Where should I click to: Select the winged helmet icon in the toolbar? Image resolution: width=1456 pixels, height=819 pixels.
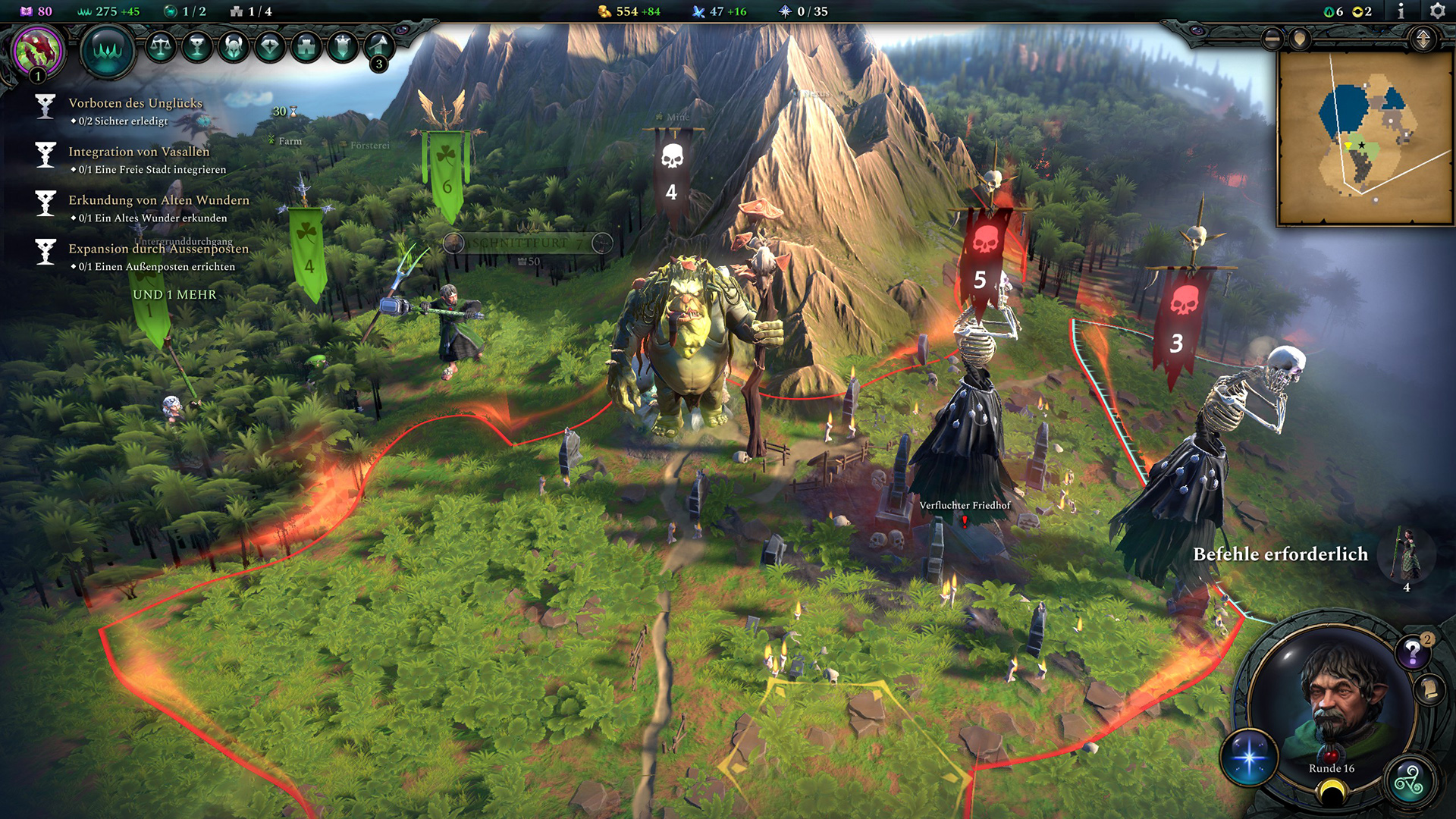[x=234, y=46]
